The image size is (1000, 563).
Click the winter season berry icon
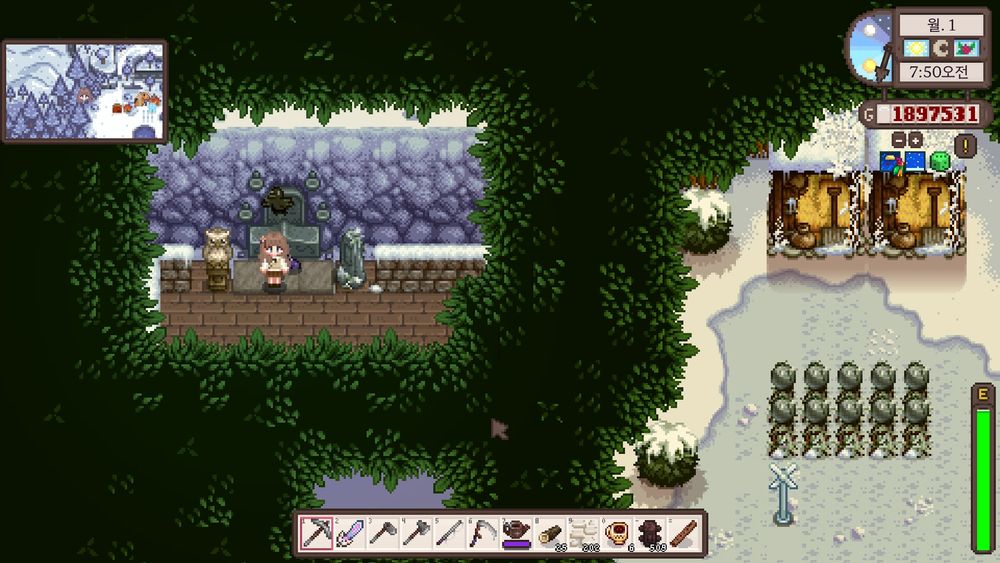[x=964, y=48]
